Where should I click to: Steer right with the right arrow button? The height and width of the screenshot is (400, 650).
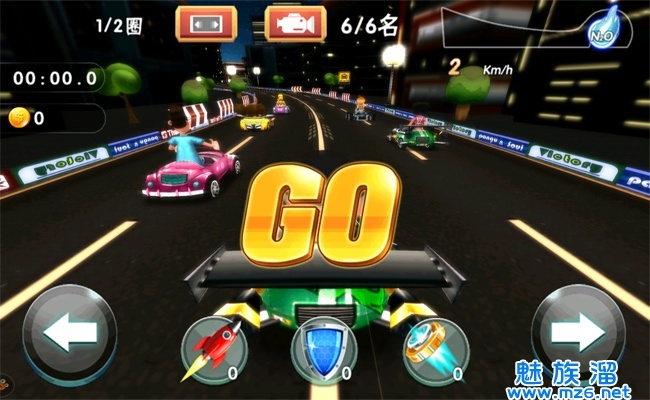pyautogui.click(x=579, y=334)
